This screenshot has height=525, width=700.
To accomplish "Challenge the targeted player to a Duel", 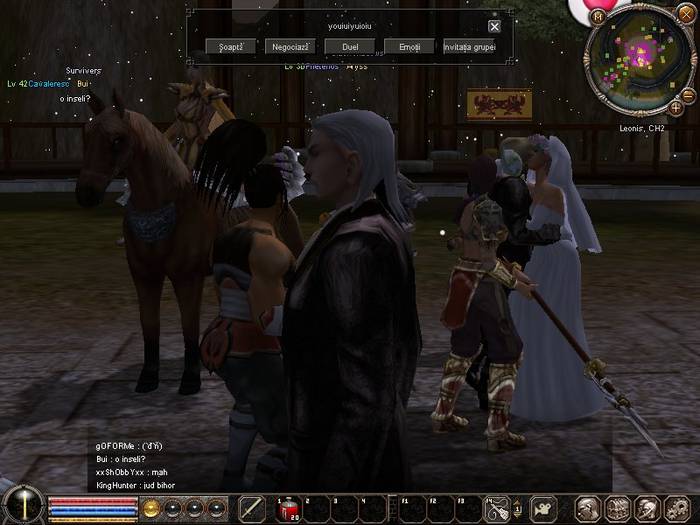I will click(x=350, y=47).
